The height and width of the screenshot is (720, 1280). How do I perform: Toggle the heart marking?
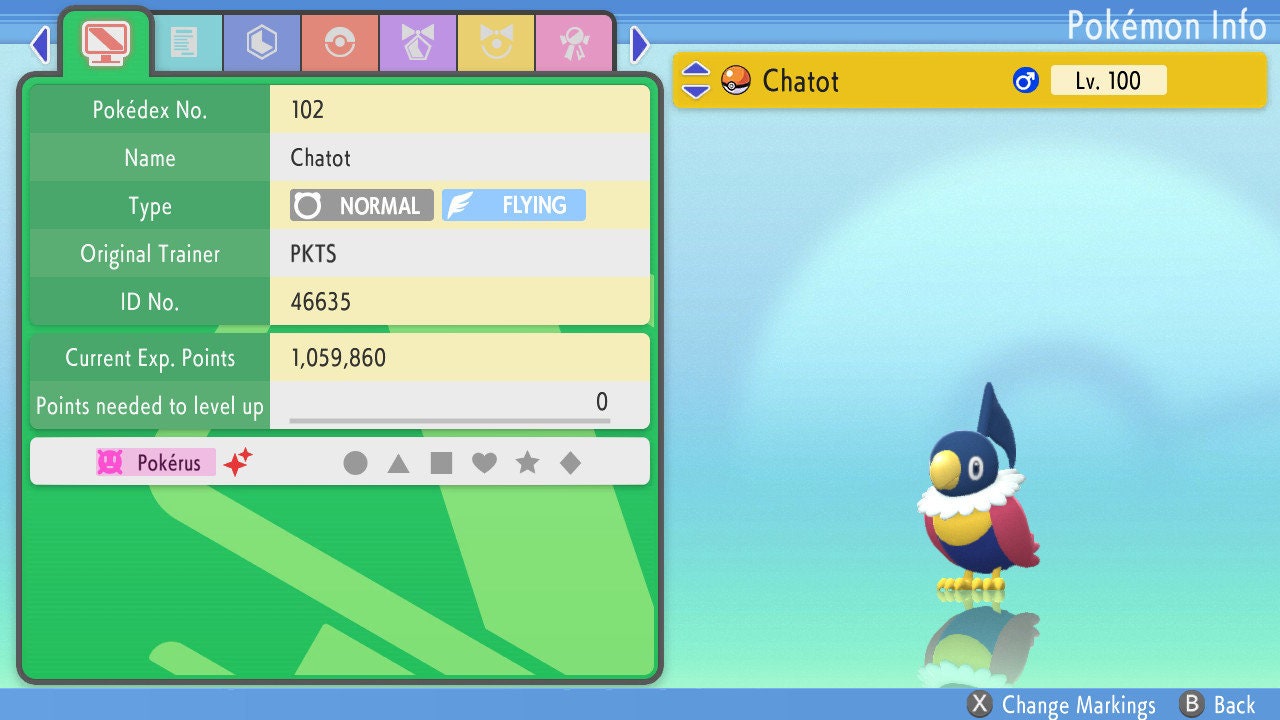pos(484,463)
